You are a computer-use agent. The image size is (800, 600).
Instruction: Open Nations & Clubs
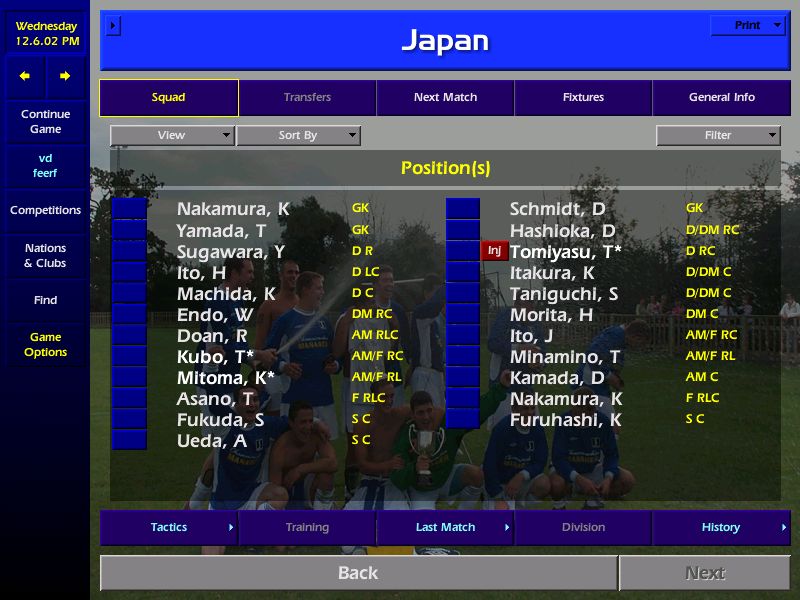pos(45,256)
